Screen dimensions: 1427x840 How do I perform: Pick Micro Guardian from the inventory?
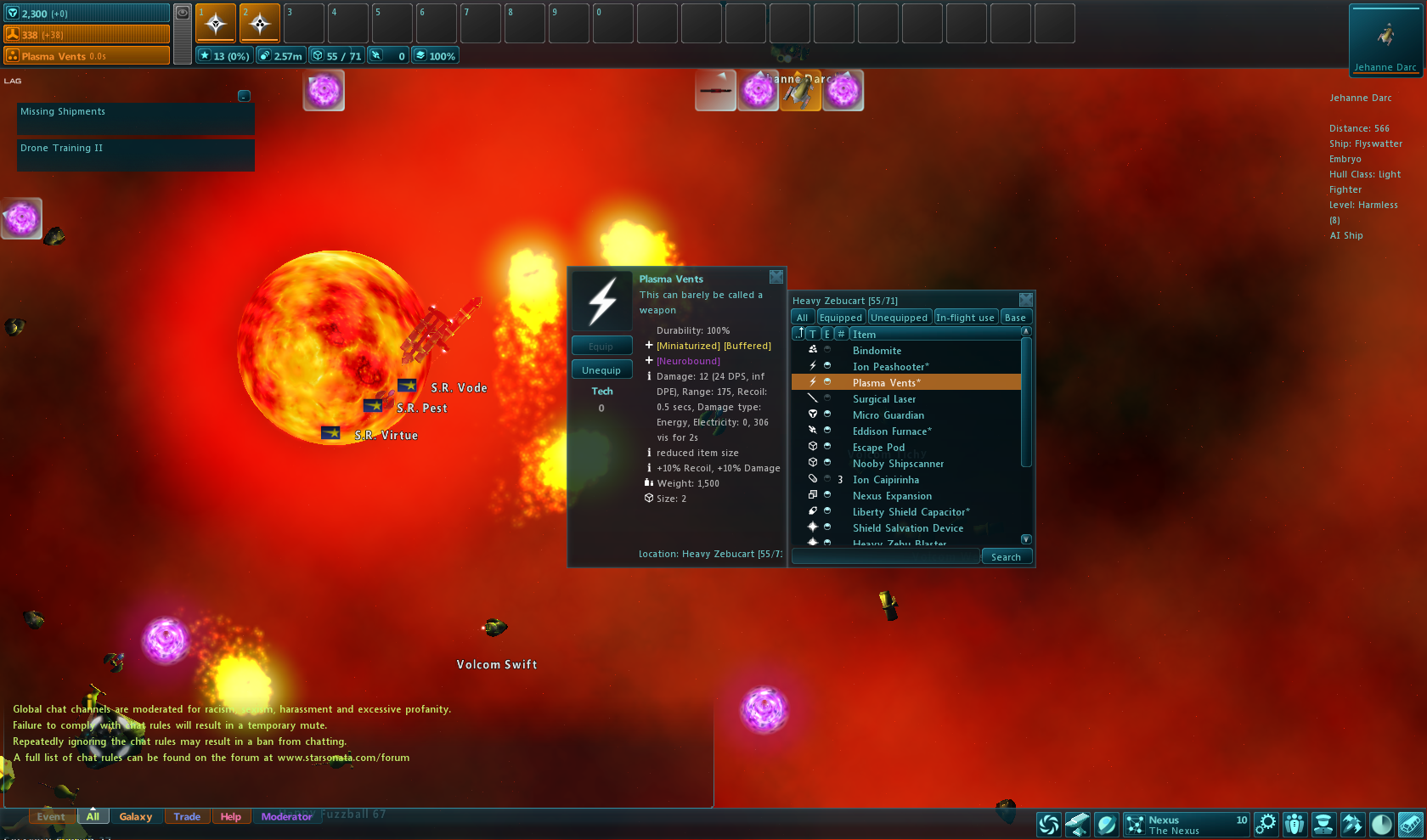pyautogui.click(x=888, y=415)
